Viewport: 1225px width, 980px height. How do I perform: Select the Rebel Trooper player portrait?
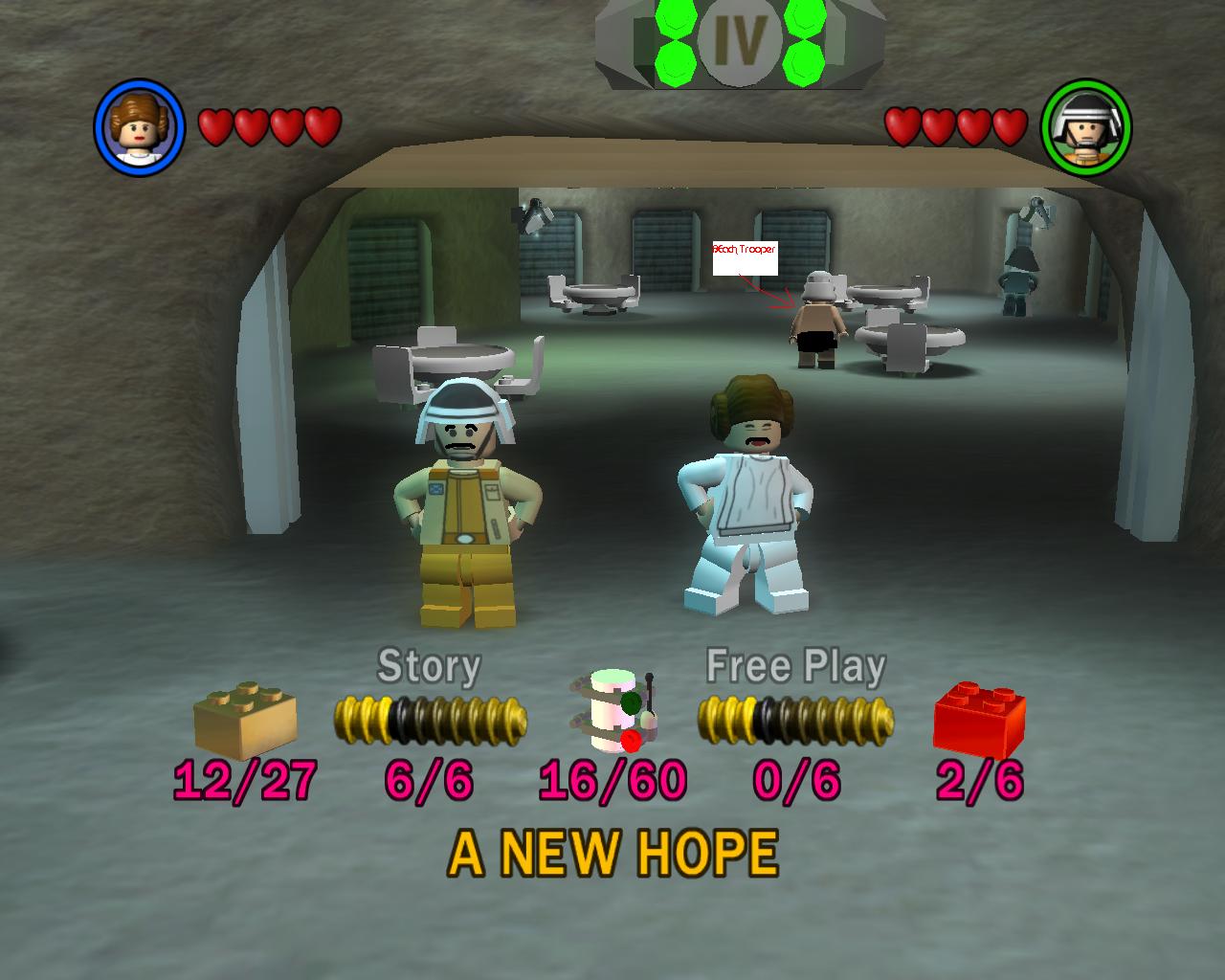(1085, 127)
